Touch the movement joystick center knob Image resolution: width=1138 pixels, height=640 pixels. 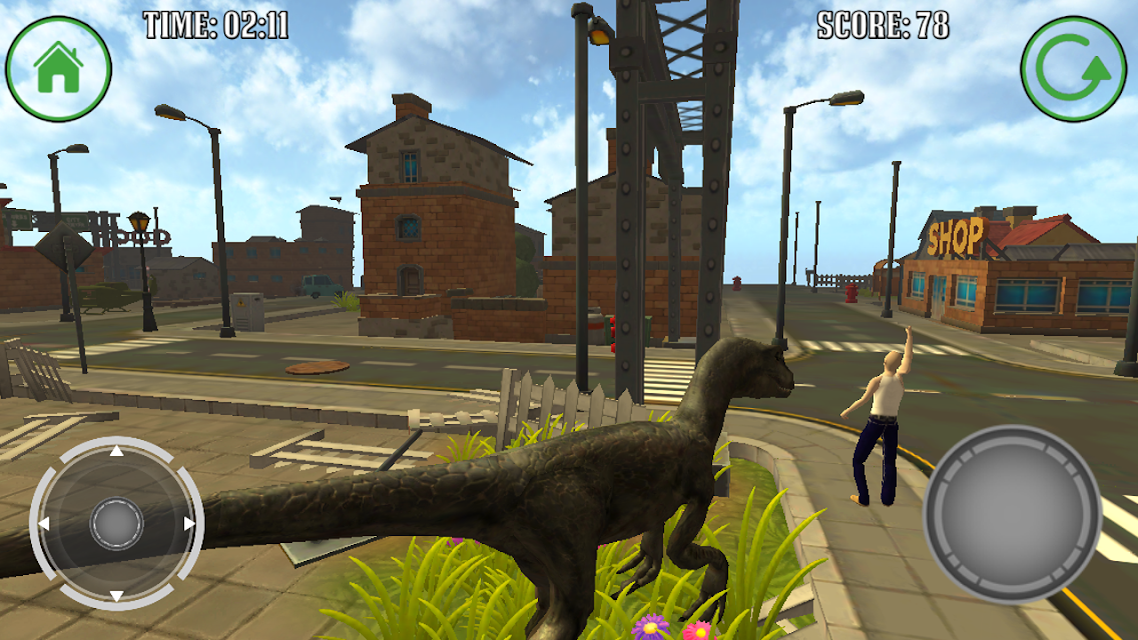pos(117,524)
